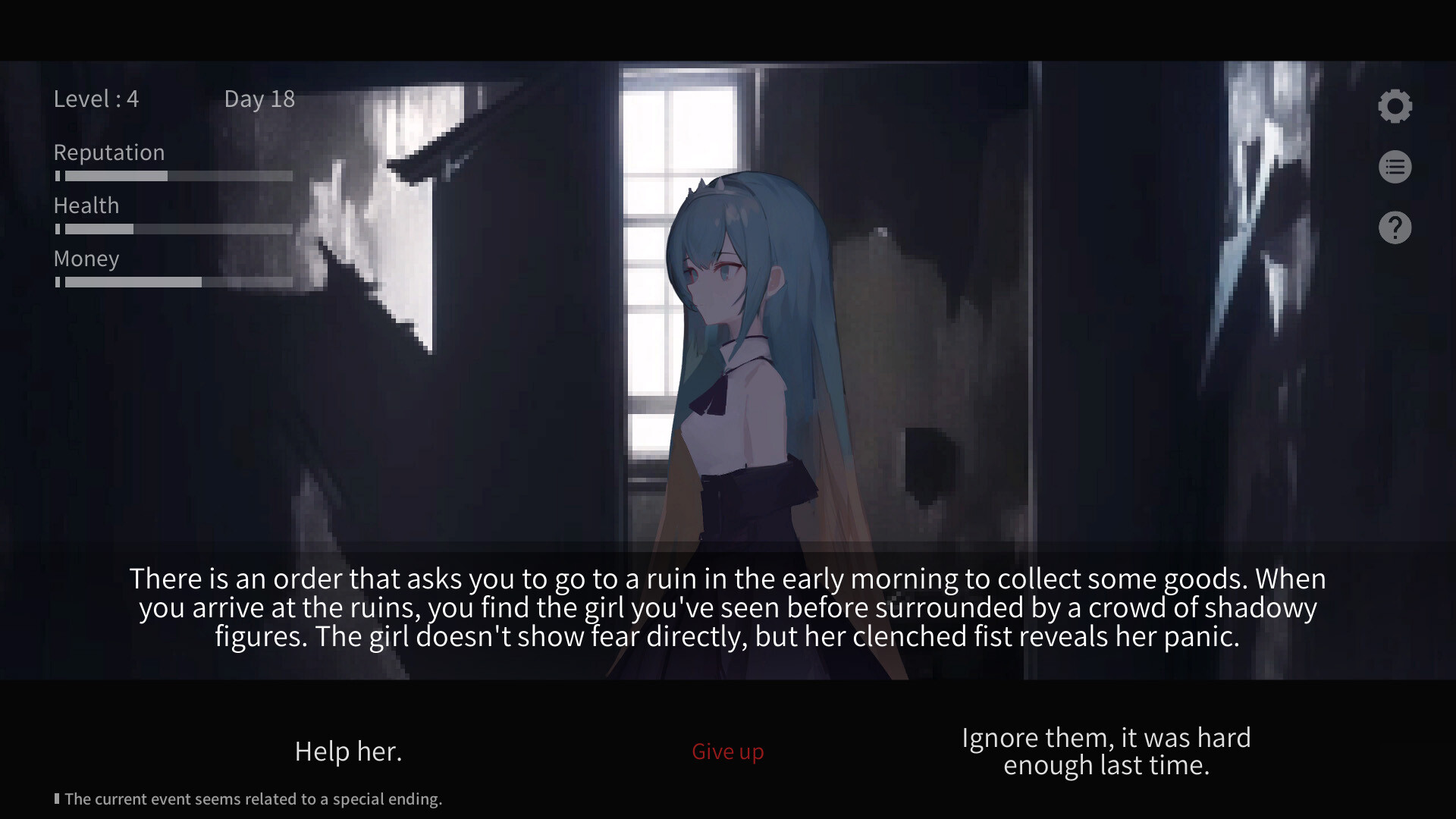Select the red "Give up" option
1456x819 pixels.
[x=727, y=751]
